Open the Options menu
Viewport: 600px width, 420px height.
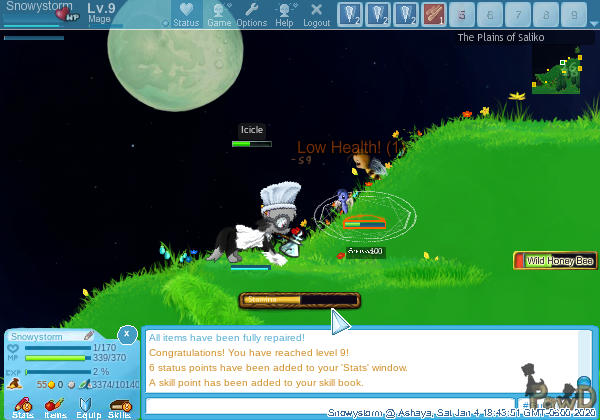251,14
